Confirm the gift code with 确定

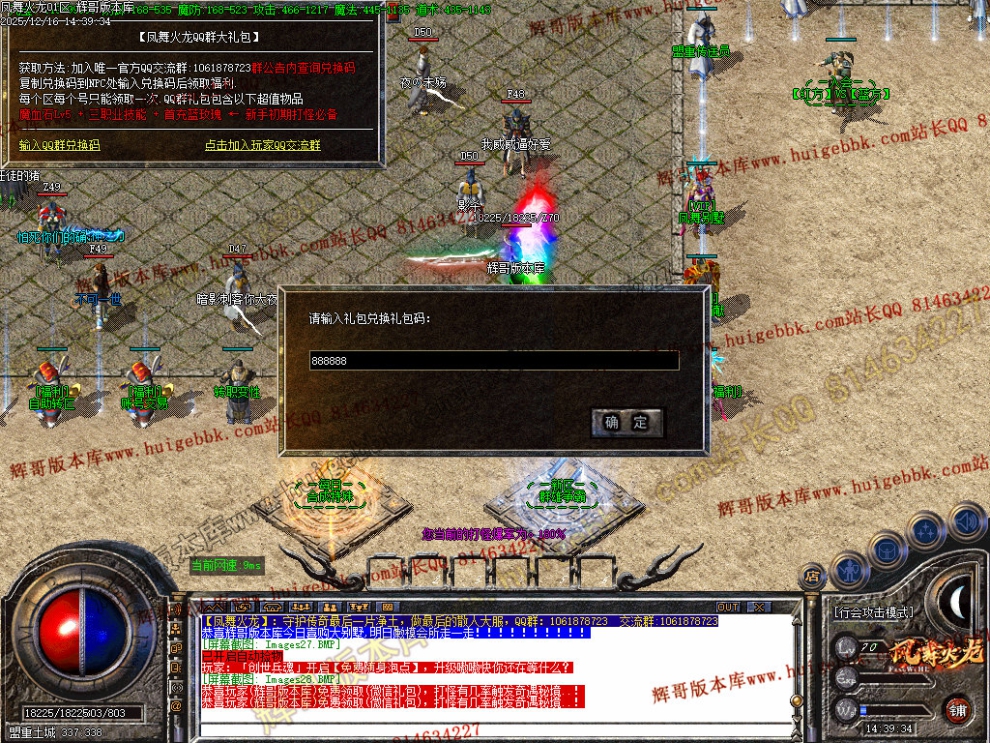coord(627,422)
